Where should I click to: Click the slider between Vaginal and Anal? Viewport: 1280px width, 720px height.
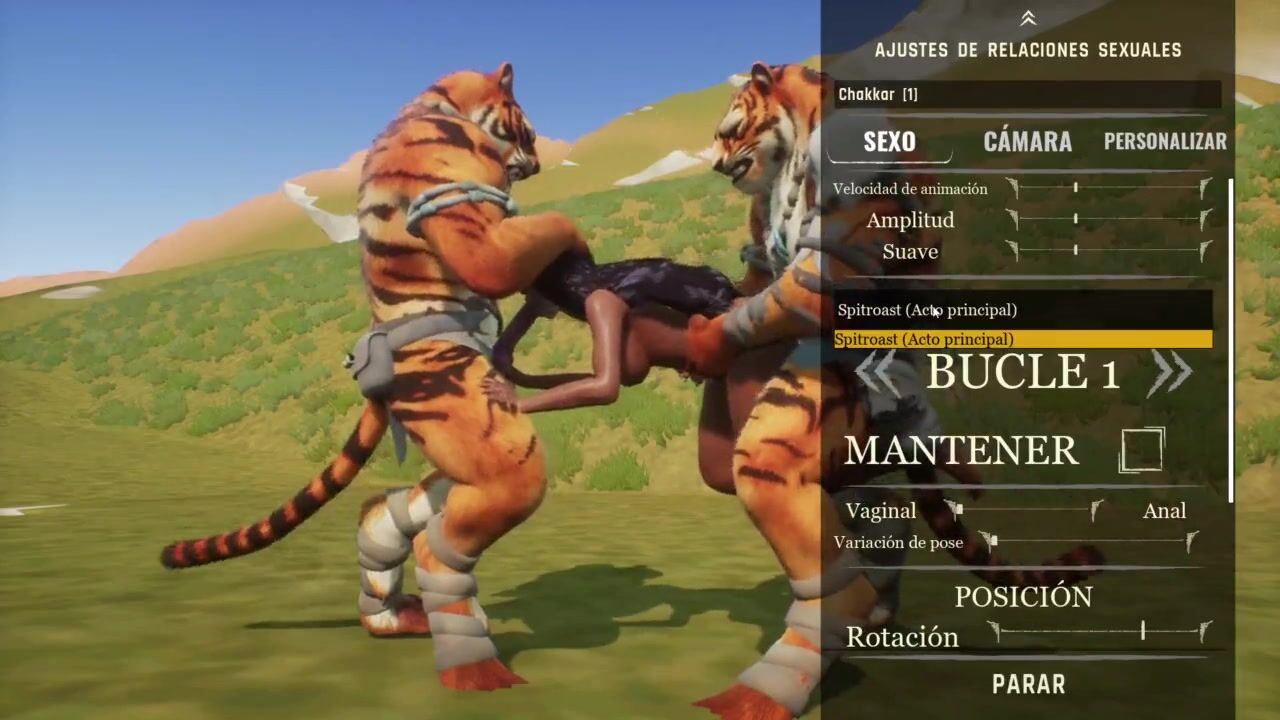coord(1024,511)
